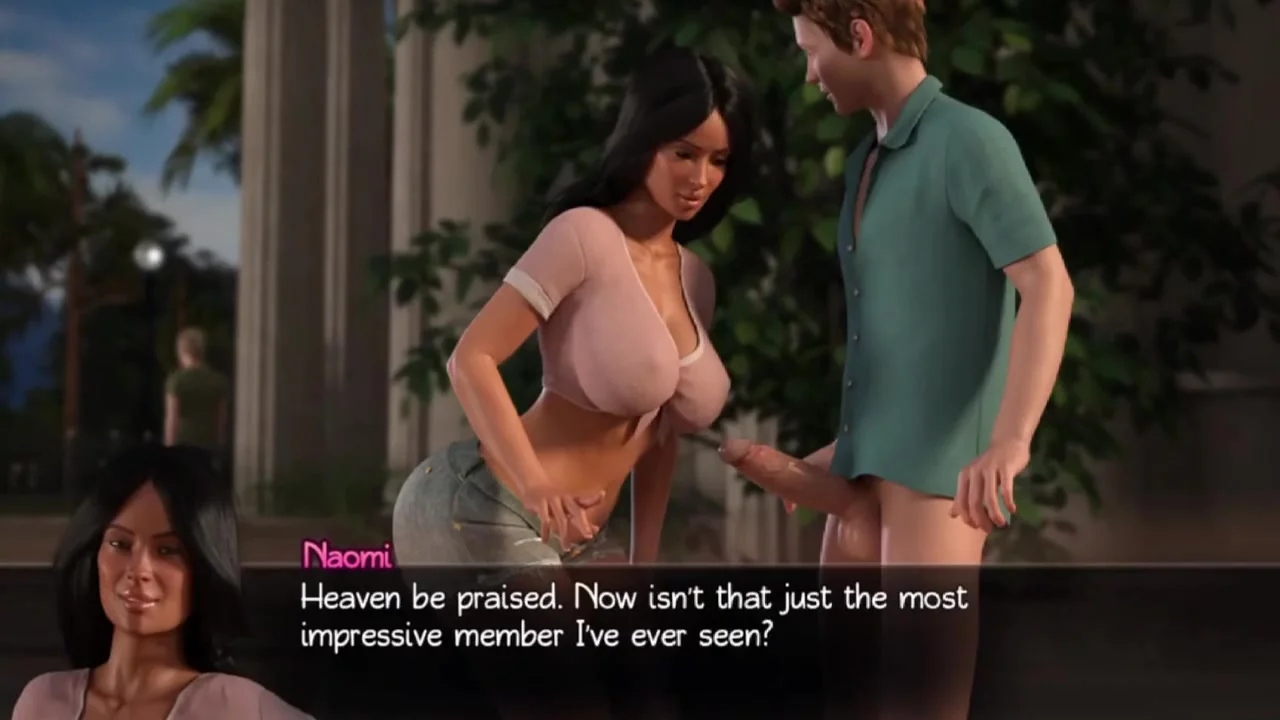Click the Naomi label in pink lettering
Screen dimensions: 1280x720
pos(345,556)
